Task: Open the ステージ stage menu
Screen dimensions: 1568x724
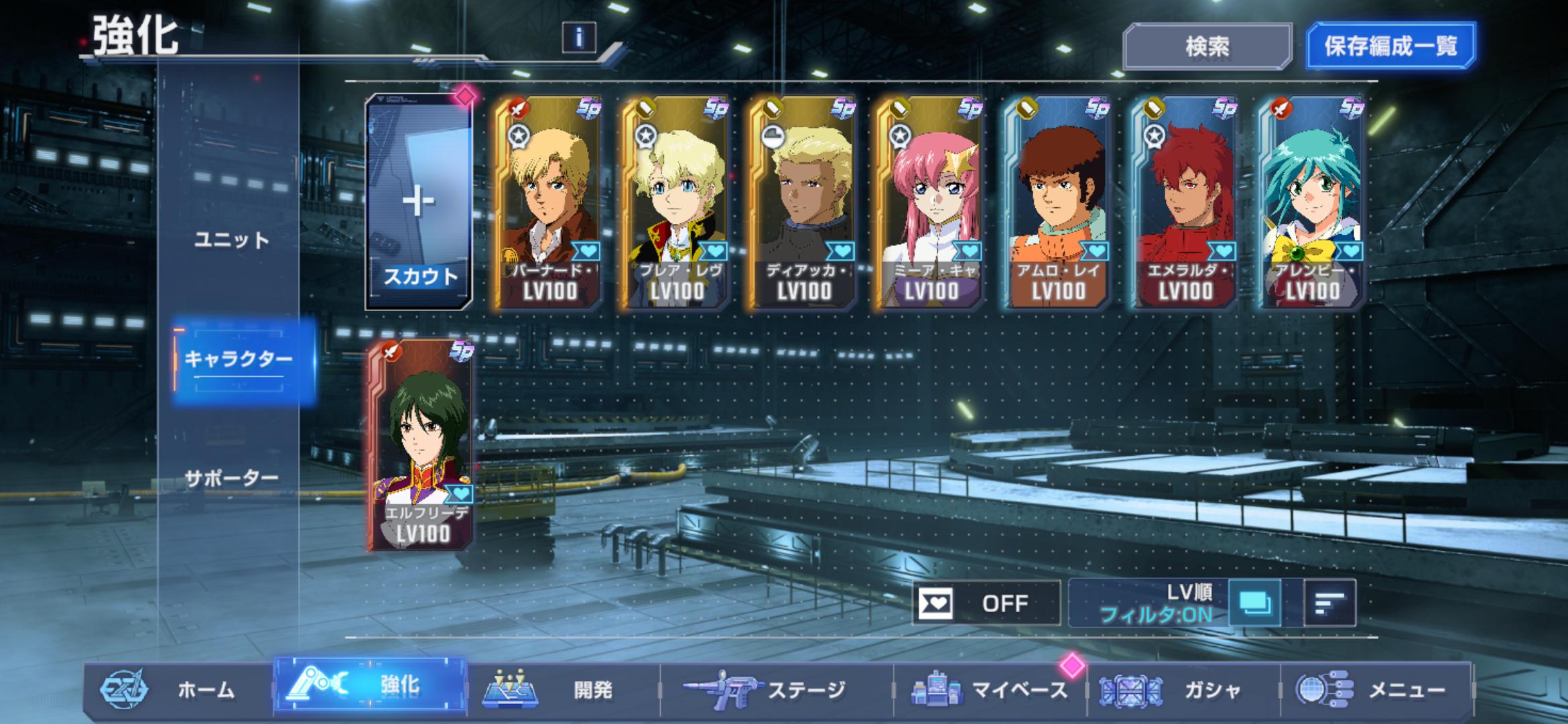Action: pyautogui.click(x=777, y=689)
